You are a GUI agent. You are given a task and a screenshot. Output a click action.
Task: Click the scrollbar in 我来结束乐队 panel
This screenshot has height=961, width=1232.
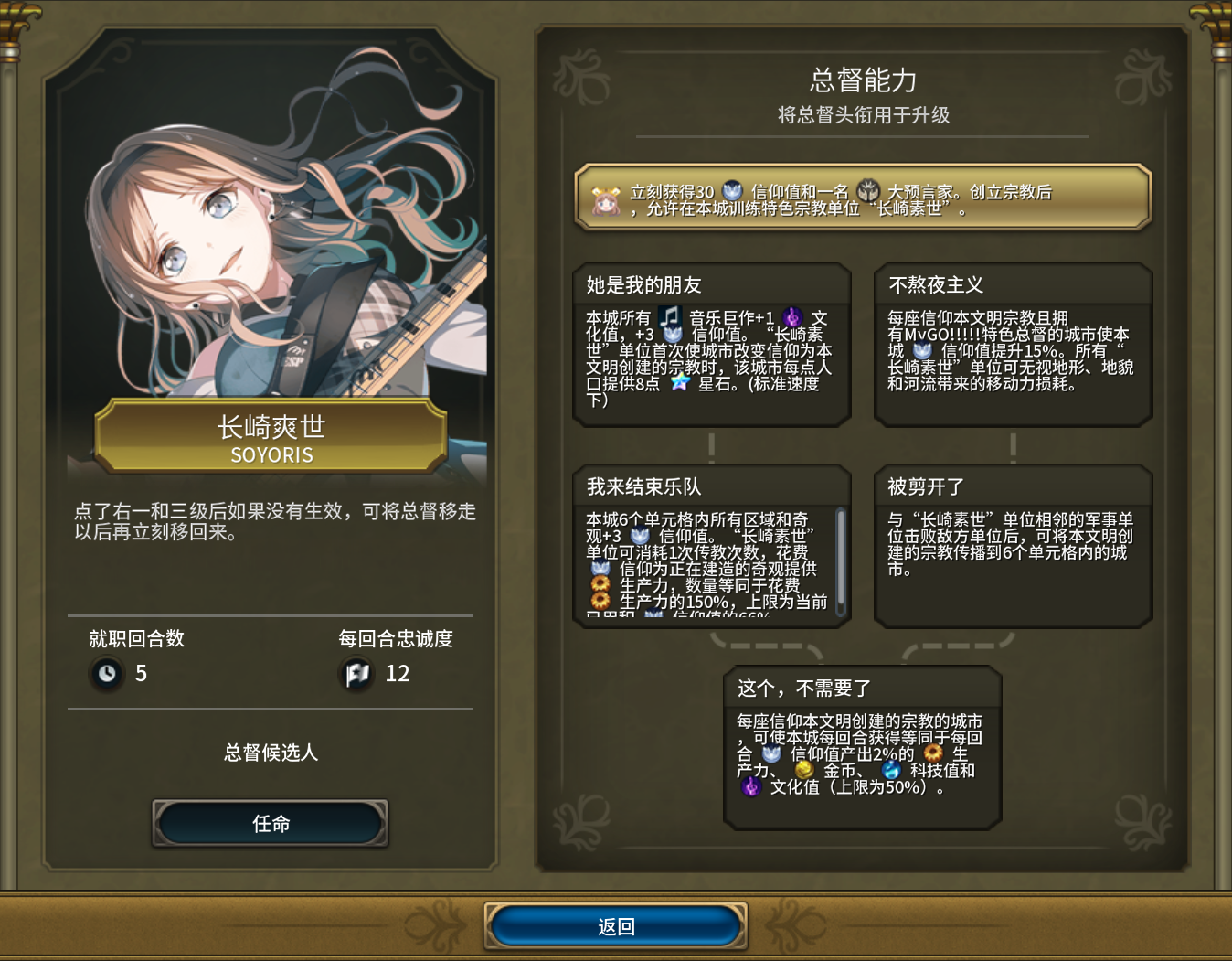(x=841, y=562)
